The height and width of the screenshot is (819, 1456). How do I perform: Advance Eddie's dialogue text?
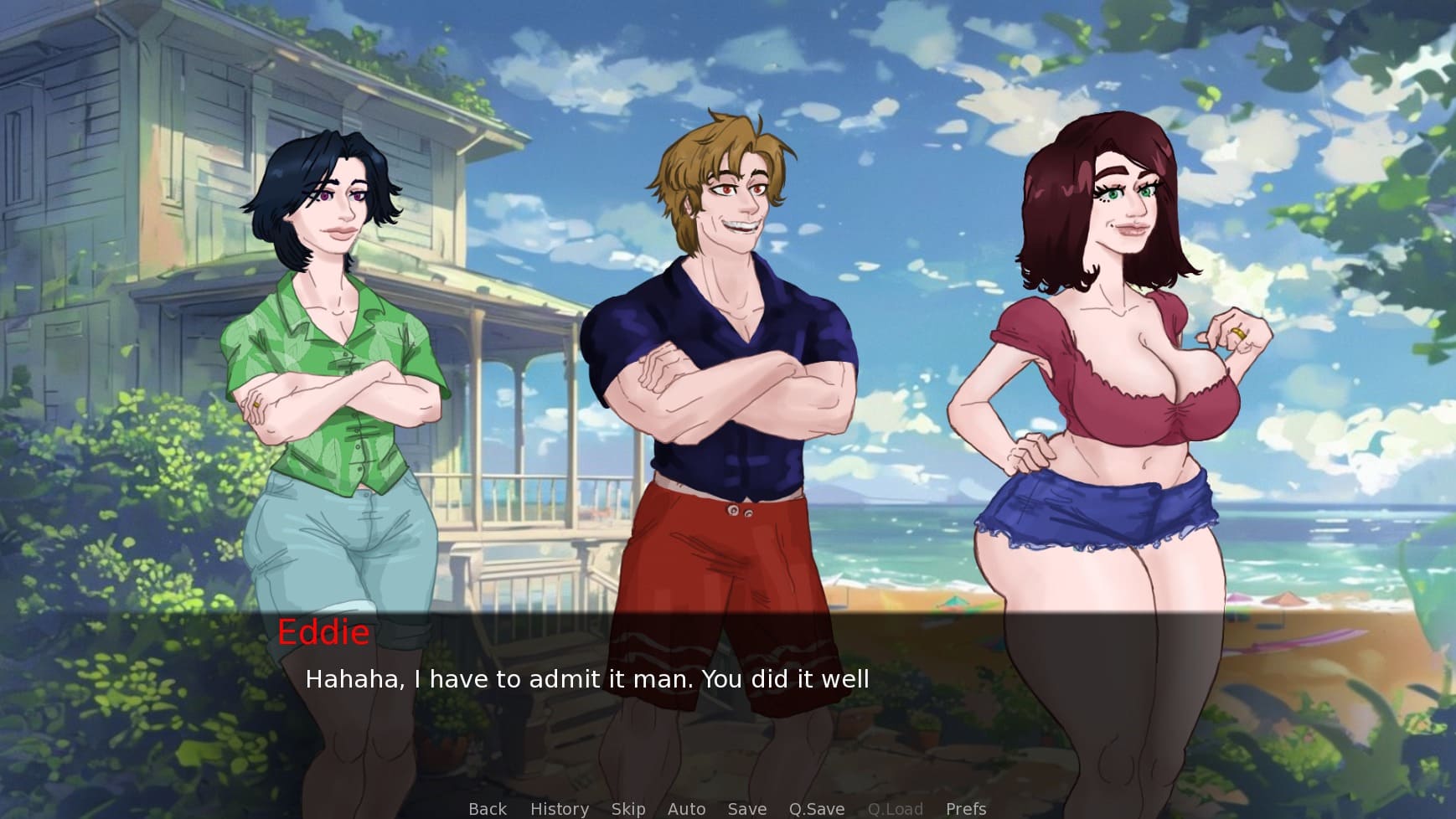[x=586, y=678]
